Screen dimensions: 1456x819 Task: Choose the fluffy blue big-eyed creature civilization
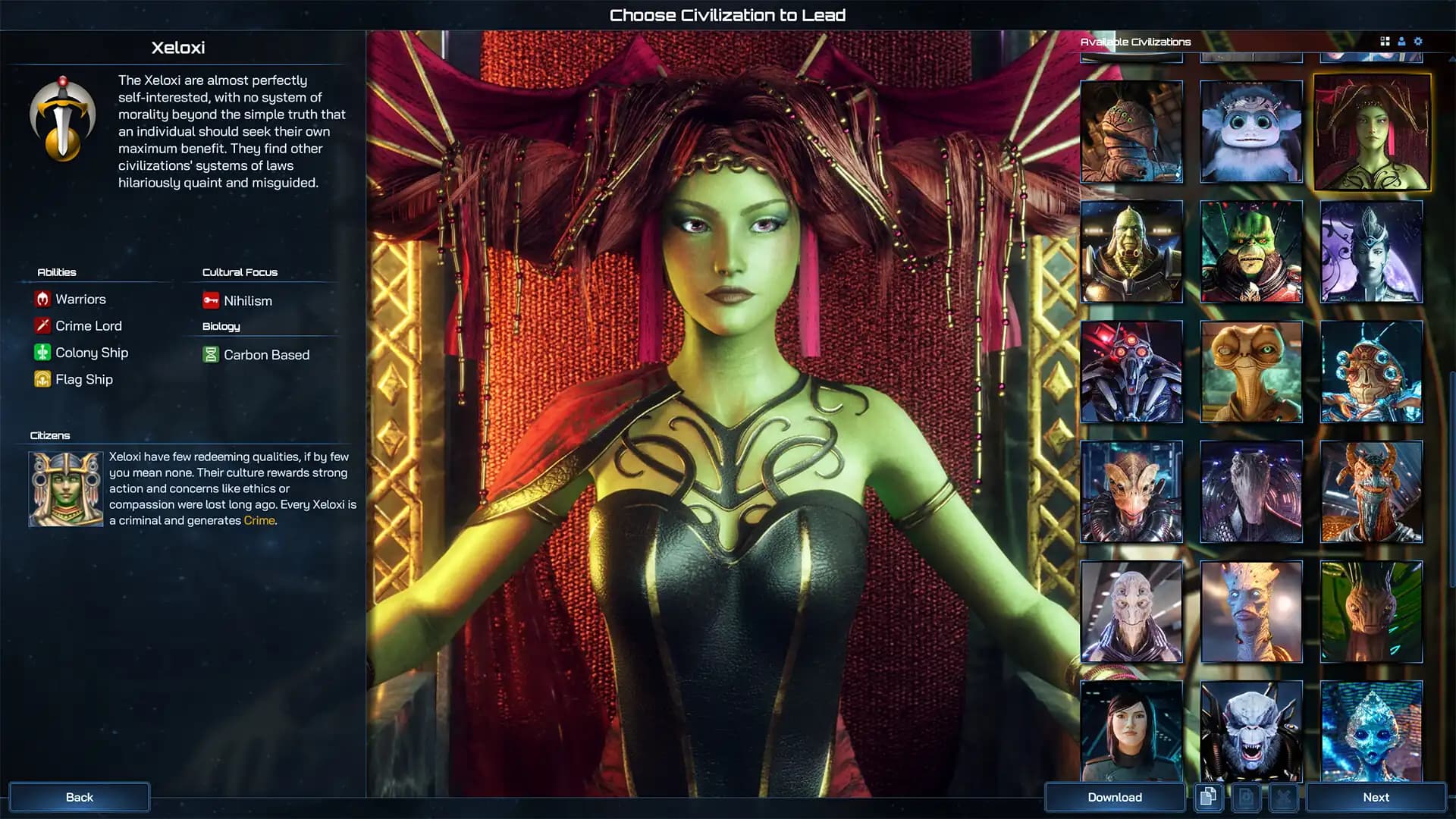[x=1251, y=132]
